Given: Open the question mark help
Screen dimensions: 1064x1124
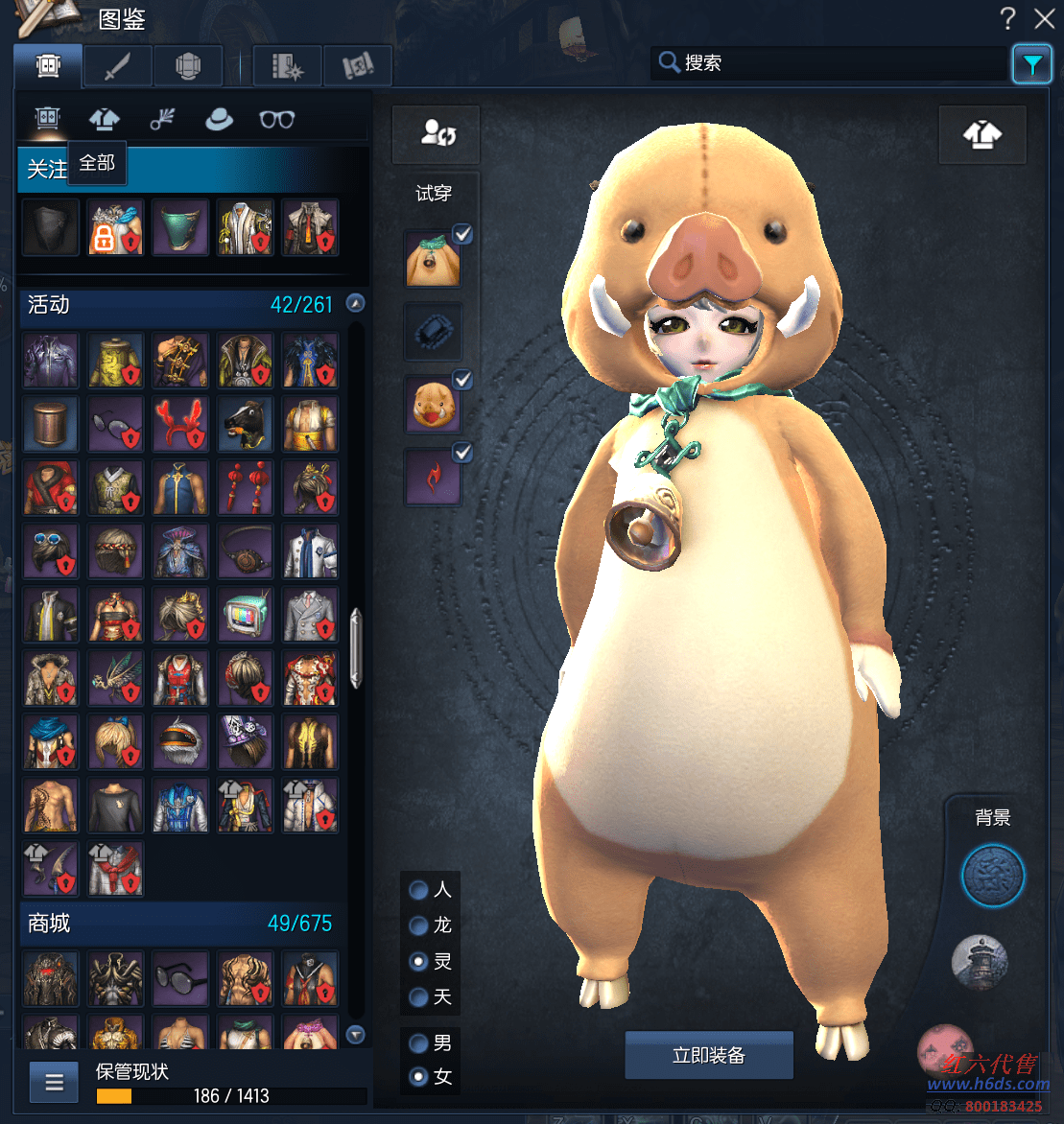Looking at the screenshot, I should (1008, 18).
